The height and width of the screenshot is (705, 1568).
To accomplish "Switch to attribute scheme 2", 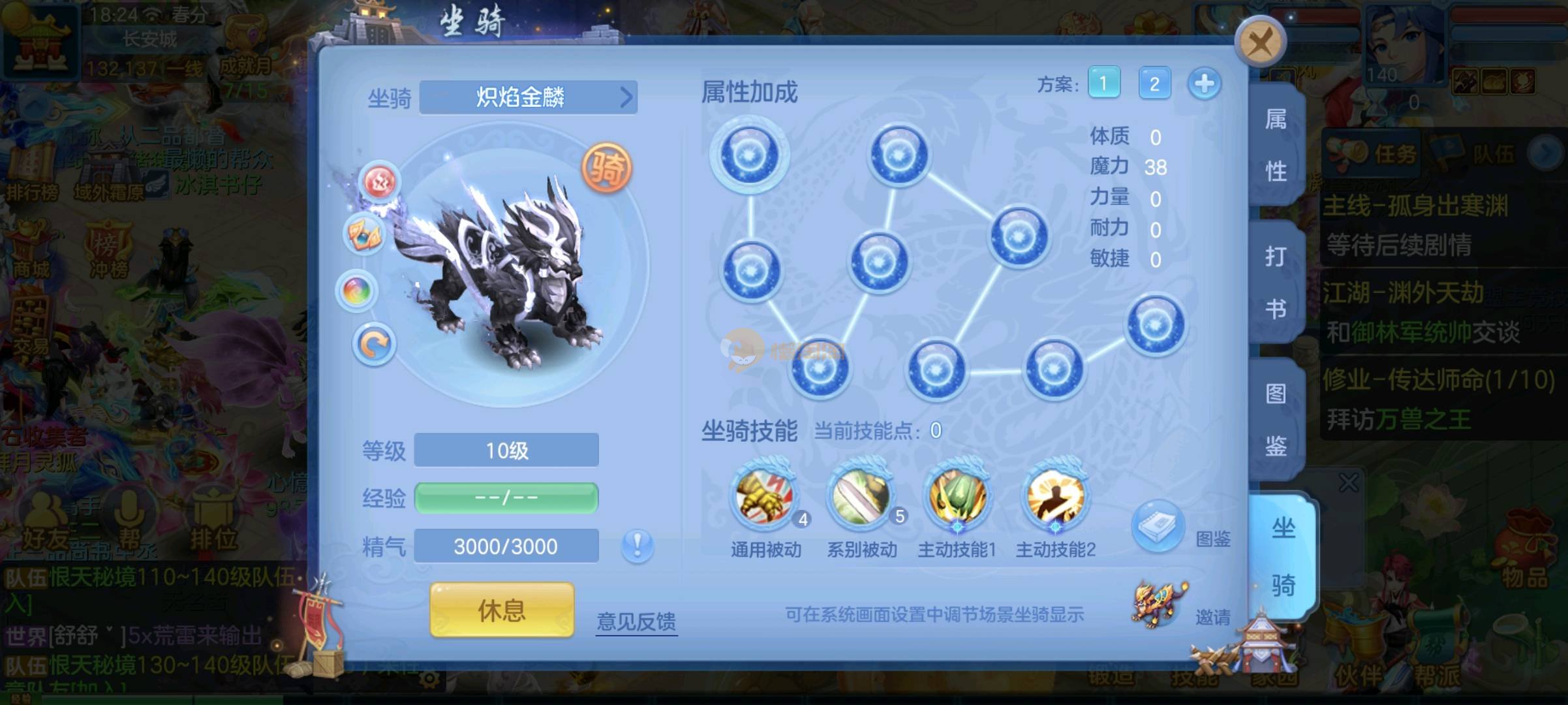I will point(1154,84).
